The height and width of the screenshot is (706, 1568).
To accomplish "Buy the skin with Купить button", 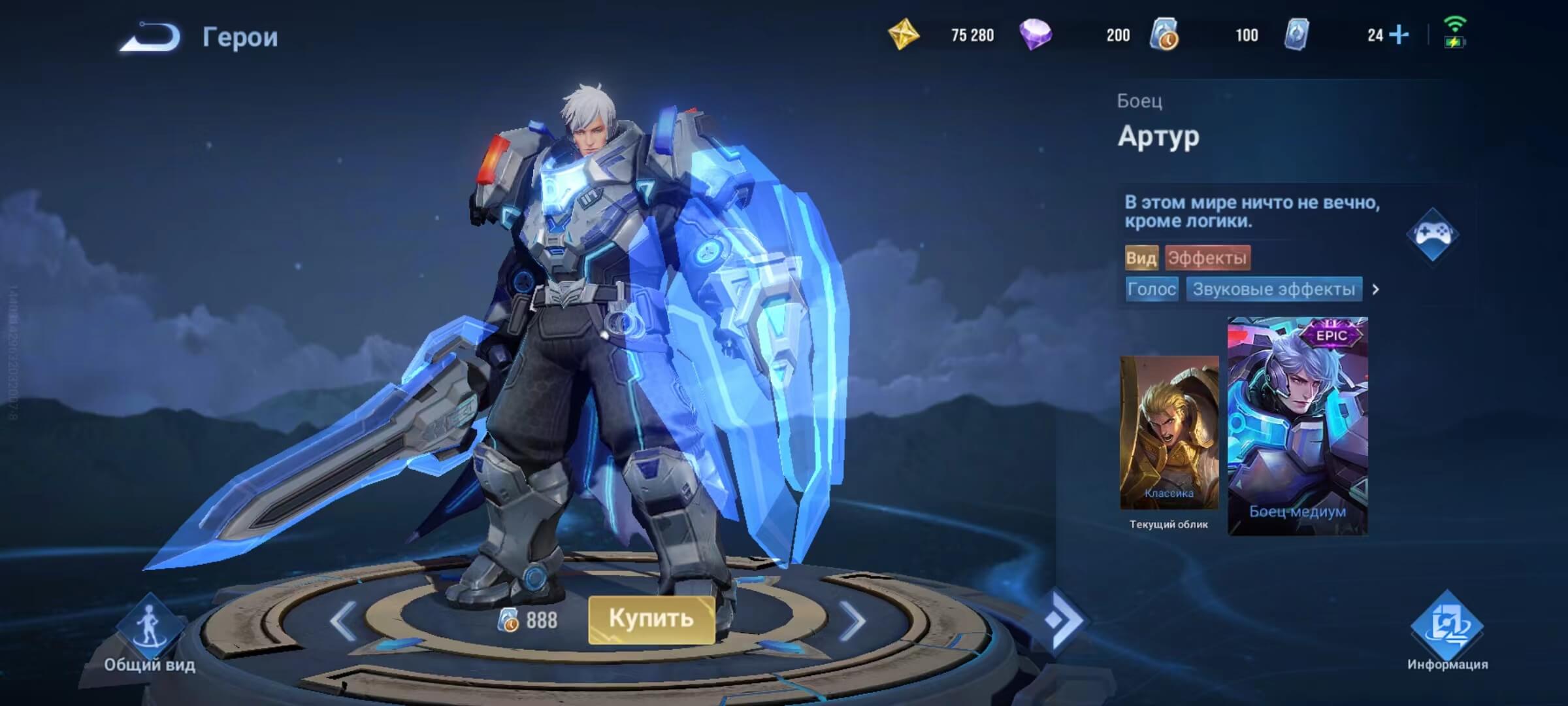I will pyautogui.click(x=651, y=618).
